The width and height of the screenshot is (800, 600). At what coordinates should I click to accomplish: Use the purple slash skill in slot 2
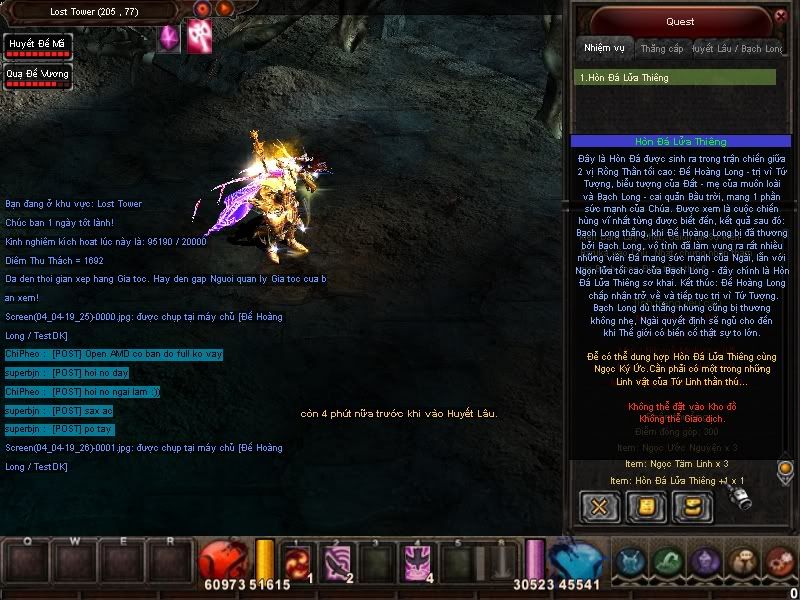pos(337,563)
